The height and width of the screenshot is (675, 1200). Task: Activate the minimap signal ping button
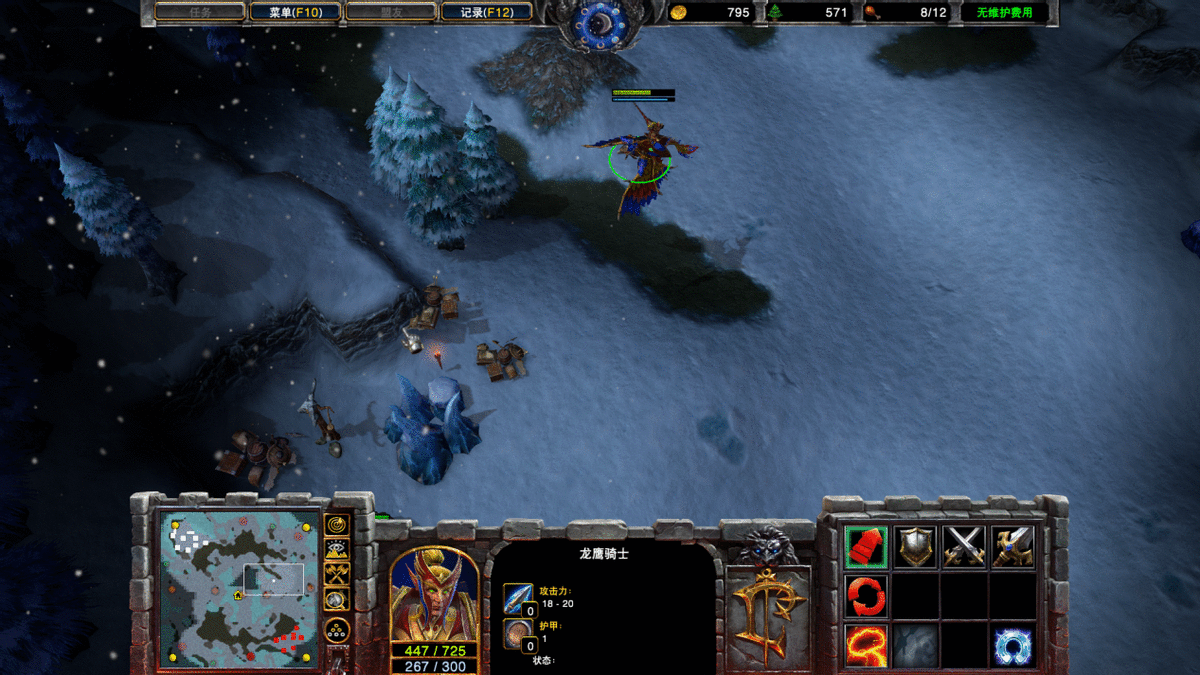coord(337,524)
